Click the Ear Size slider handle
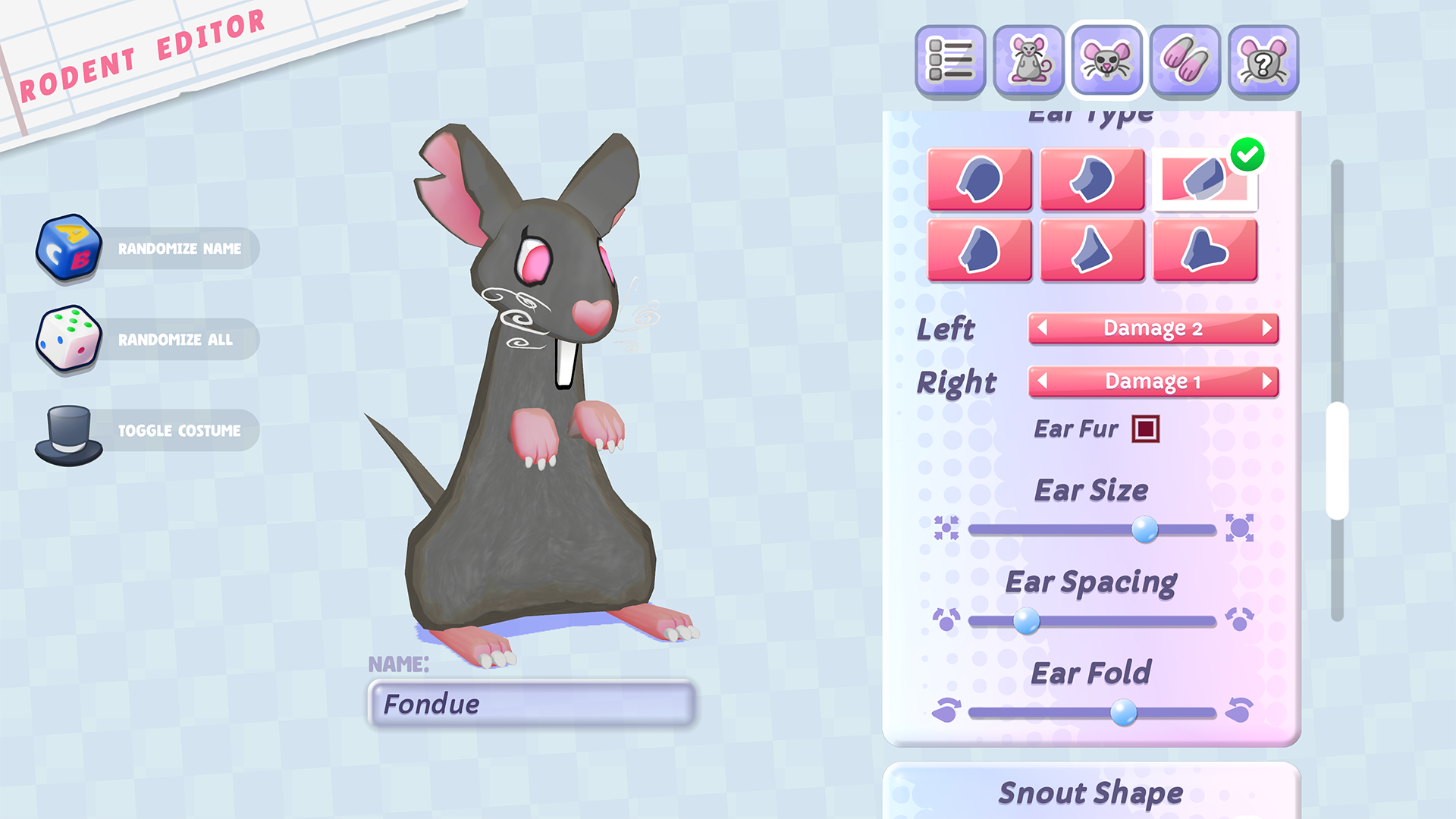The height and width of the screenshot is (819, 1456). [1144, 529]
